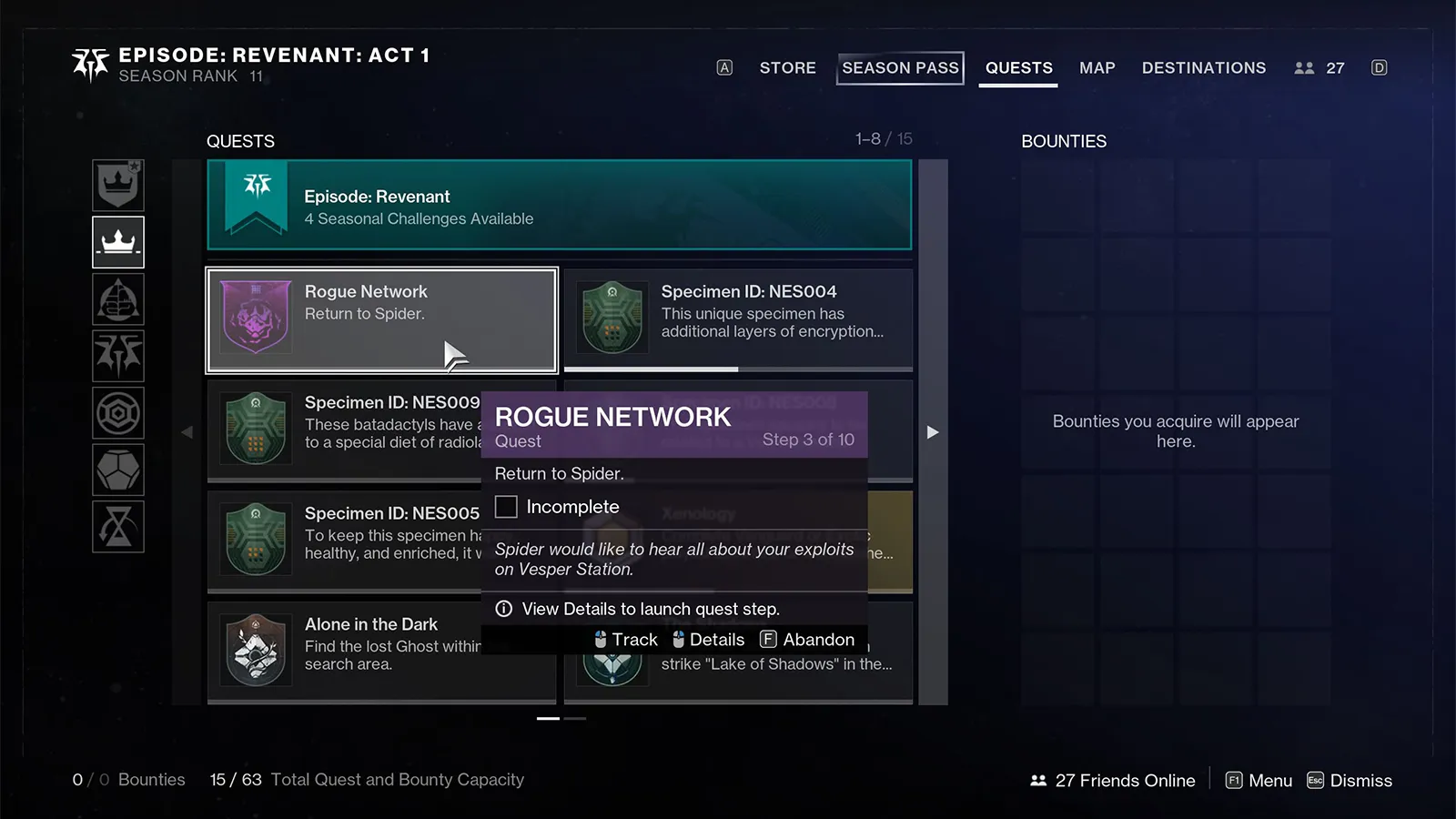This screenshot has width=1456, height=819.
Task: Select the Final Shape quest category icon
Action: 118,299
